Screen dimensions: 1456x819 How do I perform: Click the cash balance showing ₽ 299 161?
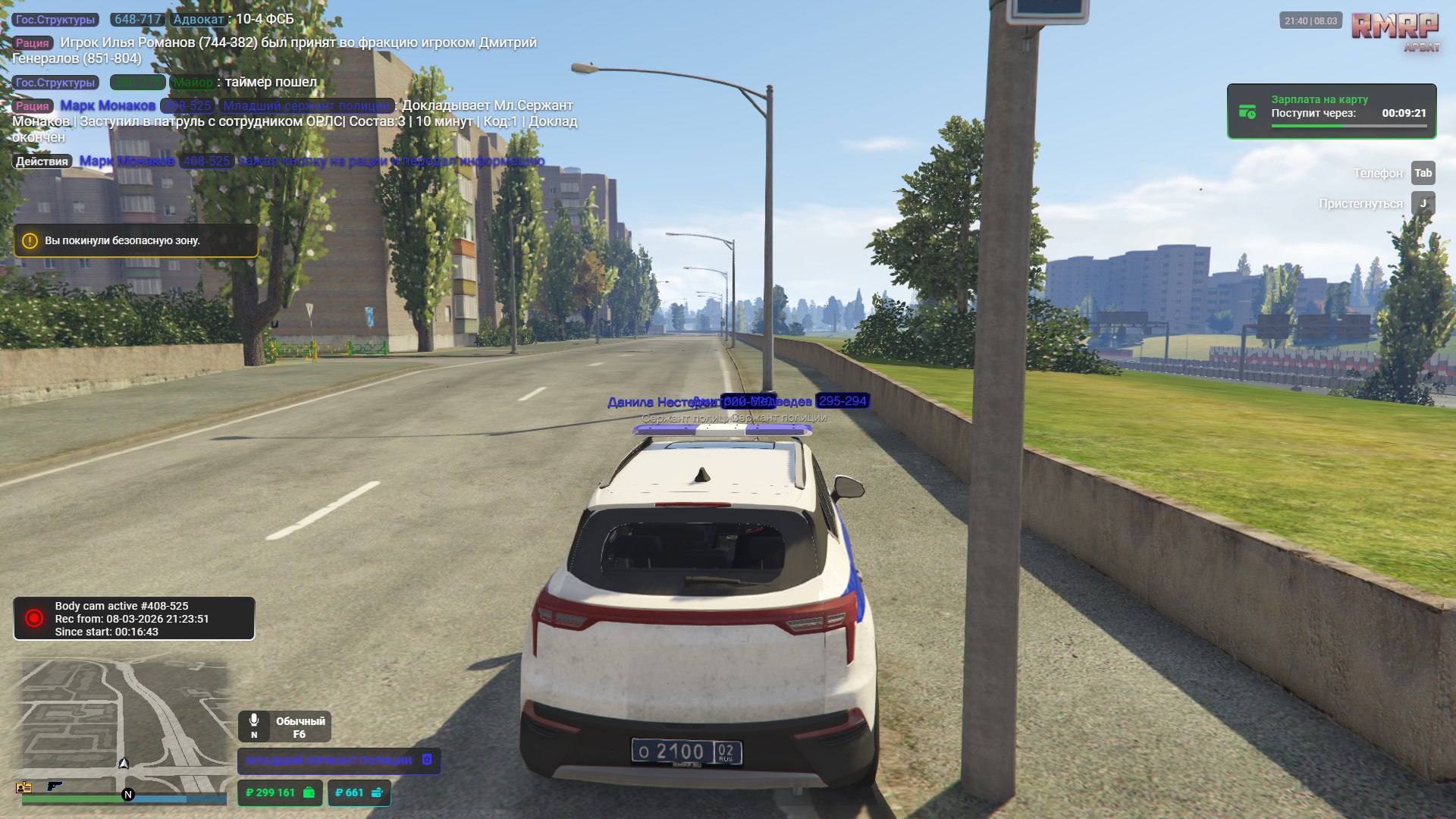pos(280,792)
